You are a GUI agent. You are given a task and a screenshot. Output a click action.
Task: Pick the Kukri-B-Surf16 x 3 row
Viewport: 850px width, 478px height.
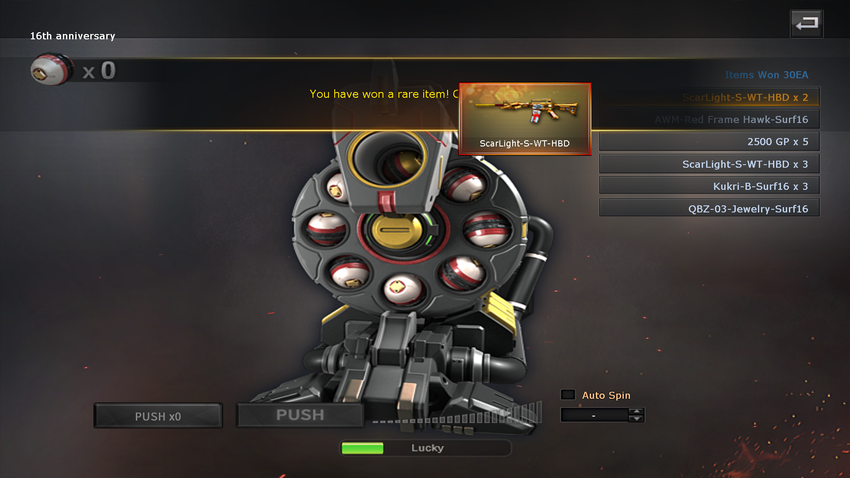coord(710,186)
